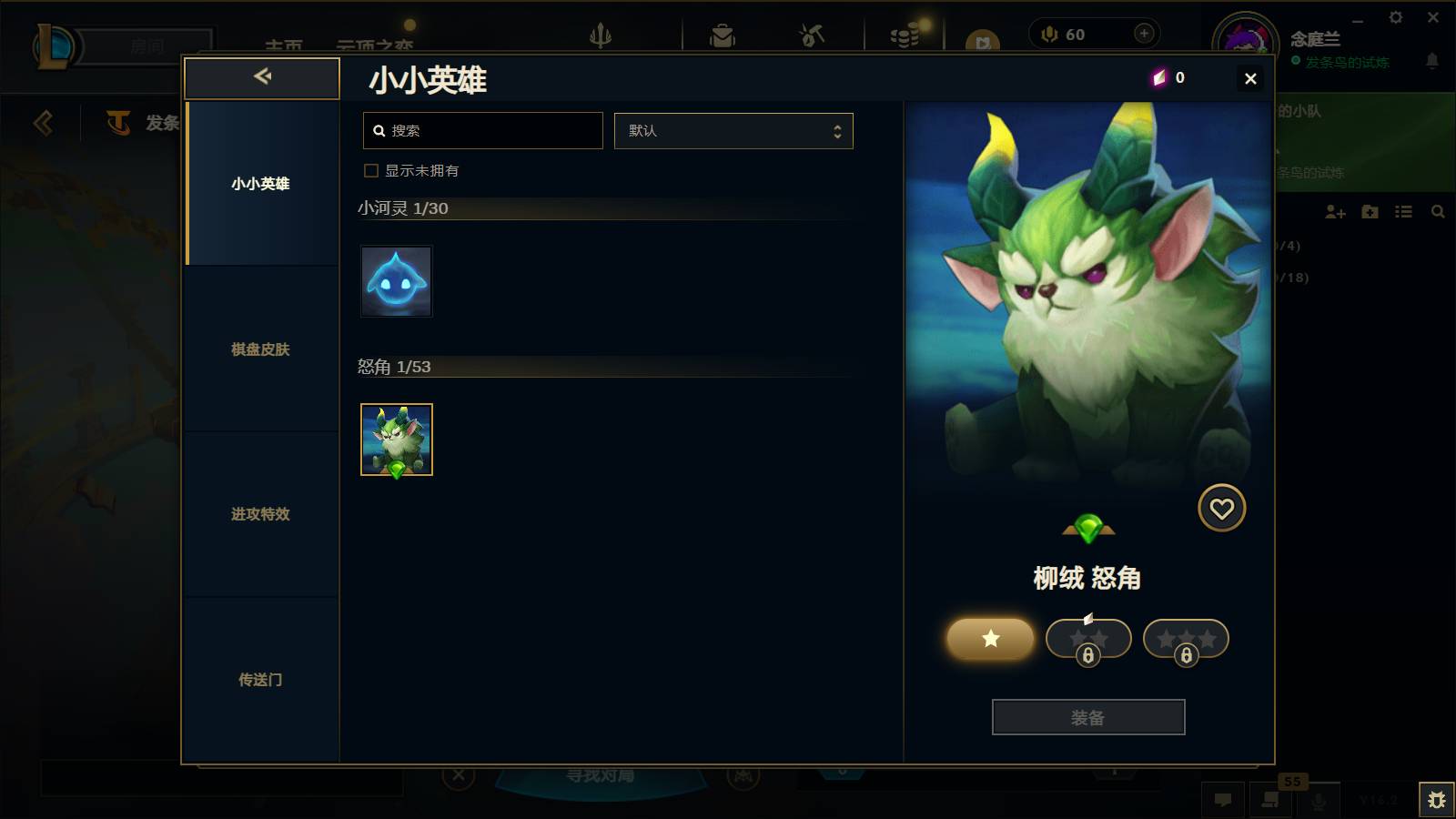The image size is (1456, 819).
Task: Open the loot backpack icon
Action: tap(722, 34)
